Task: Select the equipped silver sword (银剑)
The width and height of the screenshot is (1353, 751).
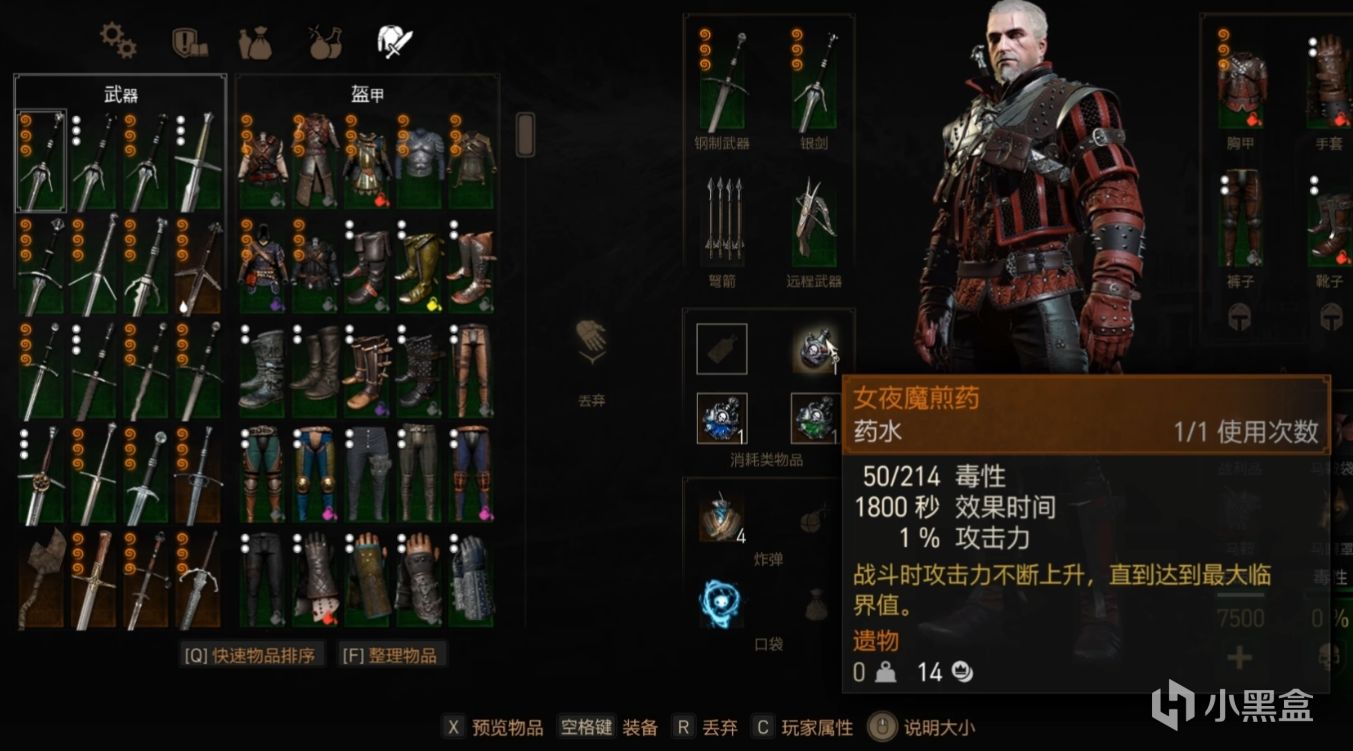Action: click(815, 80)
